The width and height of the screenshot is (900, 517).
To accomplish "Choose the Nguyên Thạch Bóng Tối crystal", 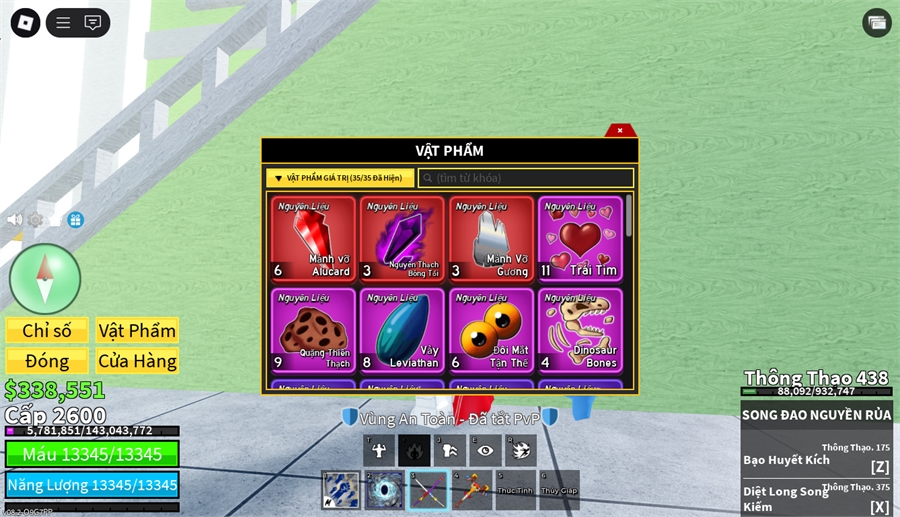I will click(401, 239).
